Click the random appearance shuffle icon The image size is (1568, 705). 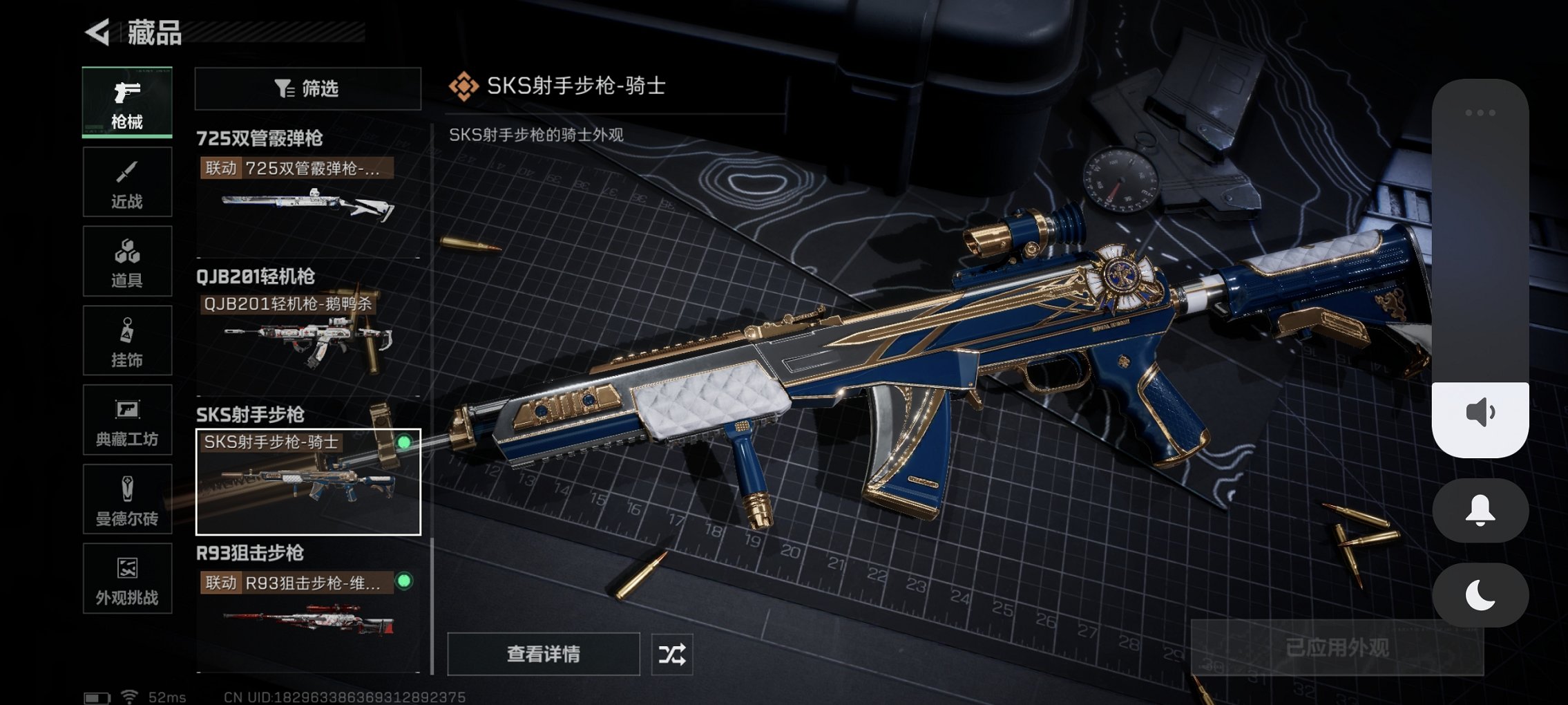[673, 653]
